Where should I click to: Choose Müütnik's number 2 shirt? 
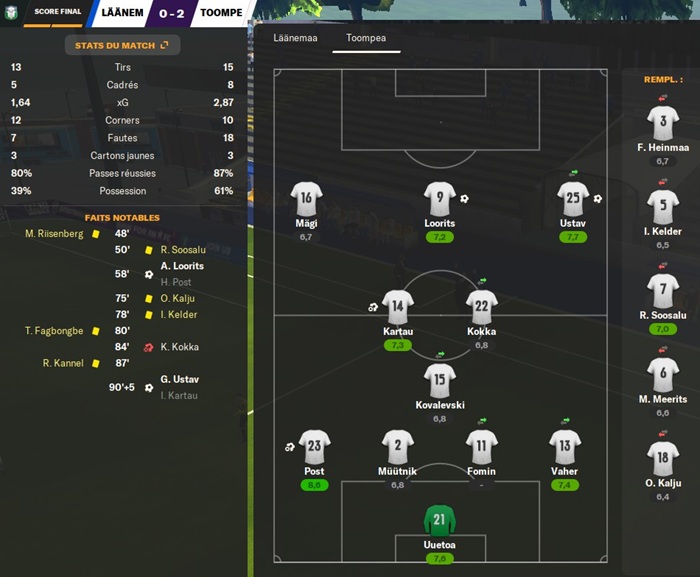(x=398, y=448)
